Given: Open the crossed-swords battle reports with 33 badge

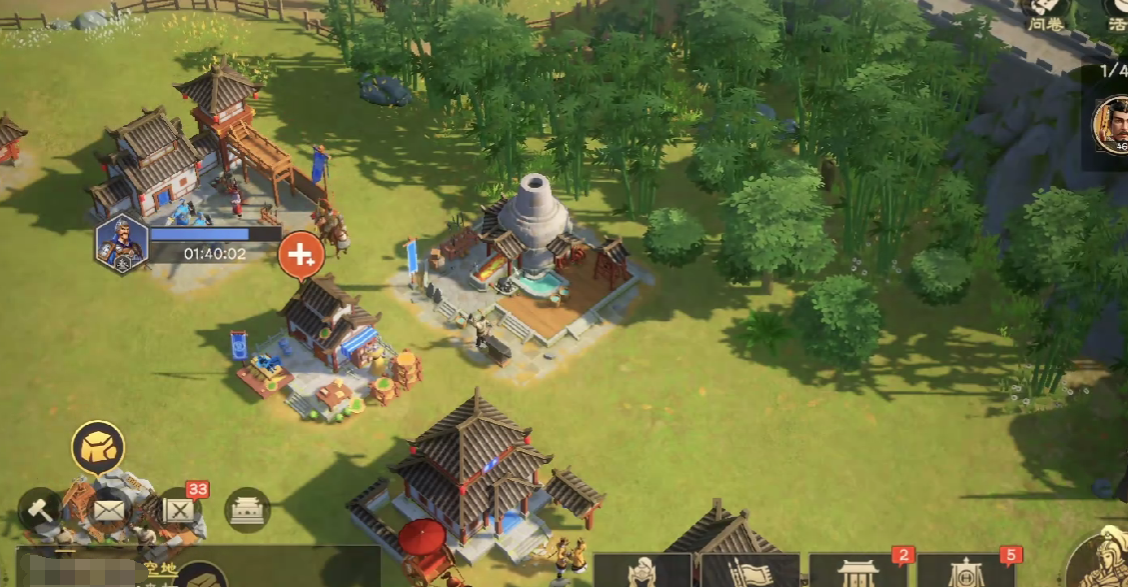Looking at the screenshot, I should coord(179,510).
